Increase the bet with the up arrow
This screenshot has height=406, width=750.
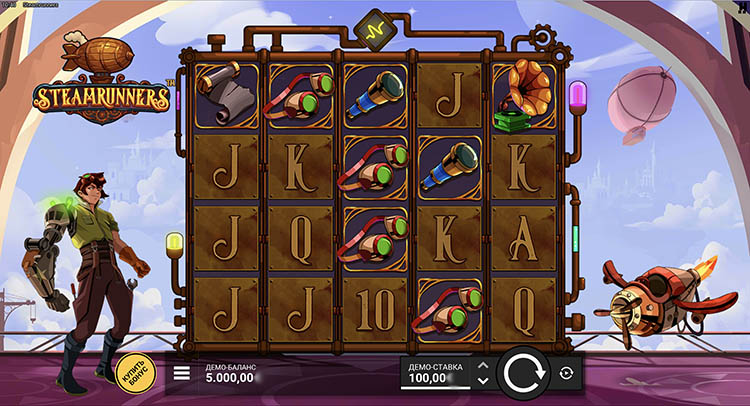[x=483, y=366]
